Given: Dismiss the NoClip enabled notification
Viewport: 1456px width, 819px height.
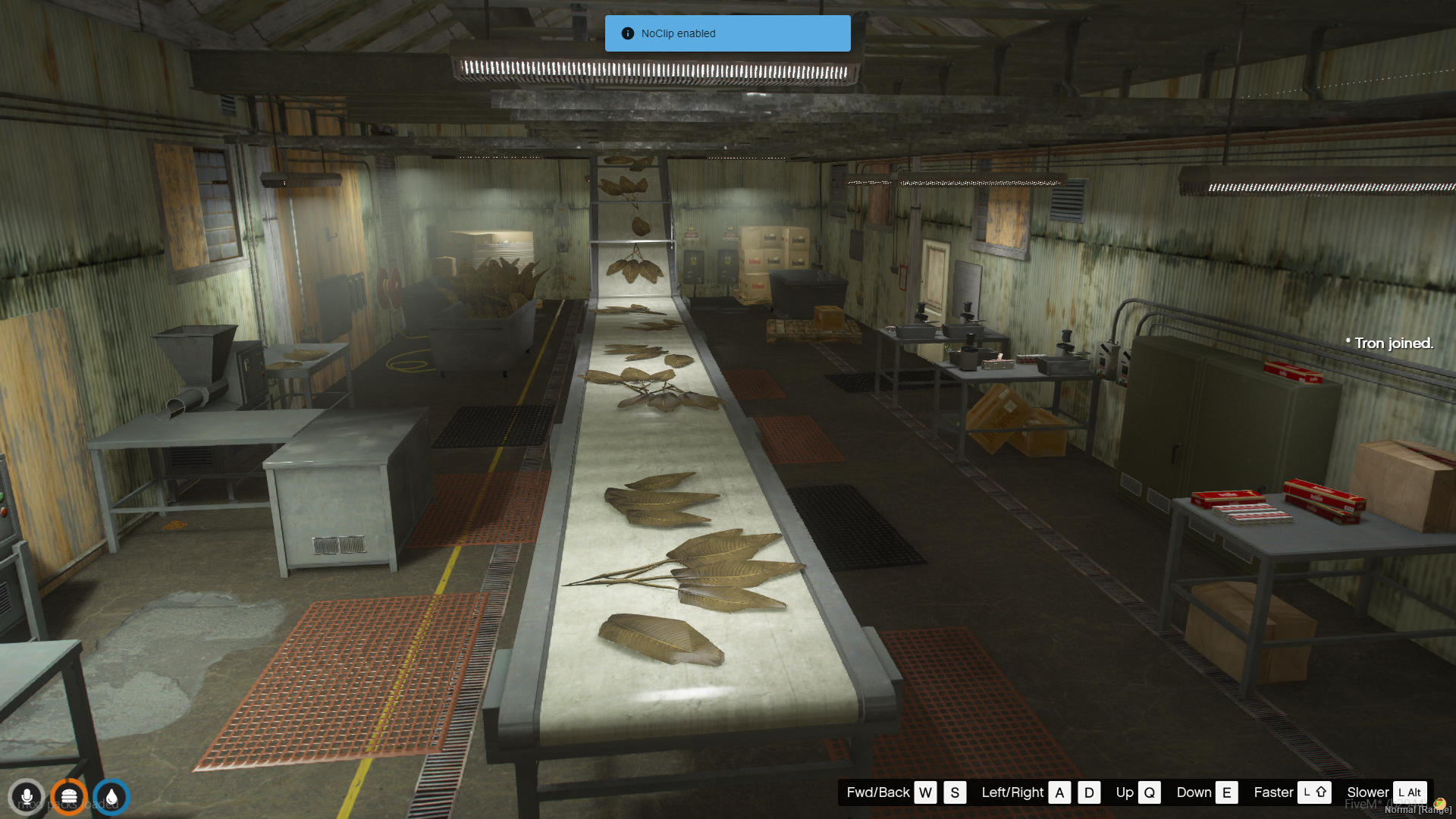Looking at the screenshot, I should point(727,33).
